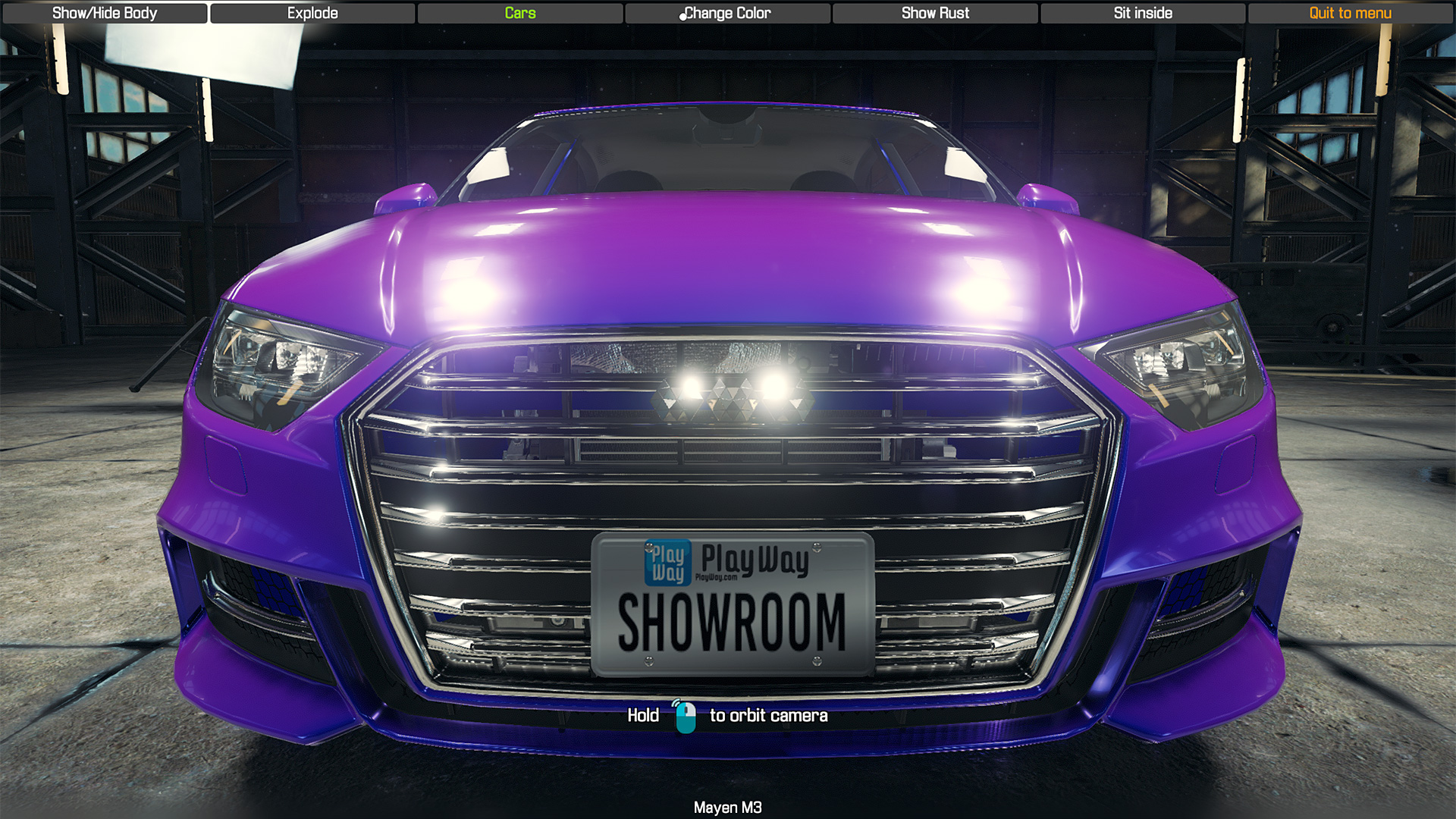The height and width of the screenshot is (819, 1456).
Task: Open the Mayen M3 model name label
Action: click(728, 808)
